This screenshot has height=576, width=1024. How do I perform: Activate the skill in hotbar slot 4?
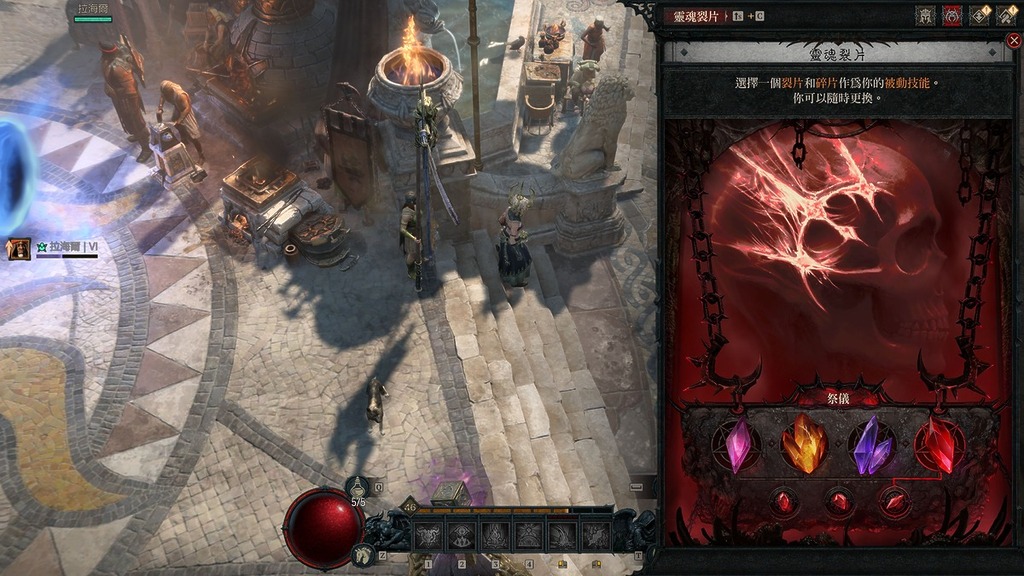tap(528, 537)
